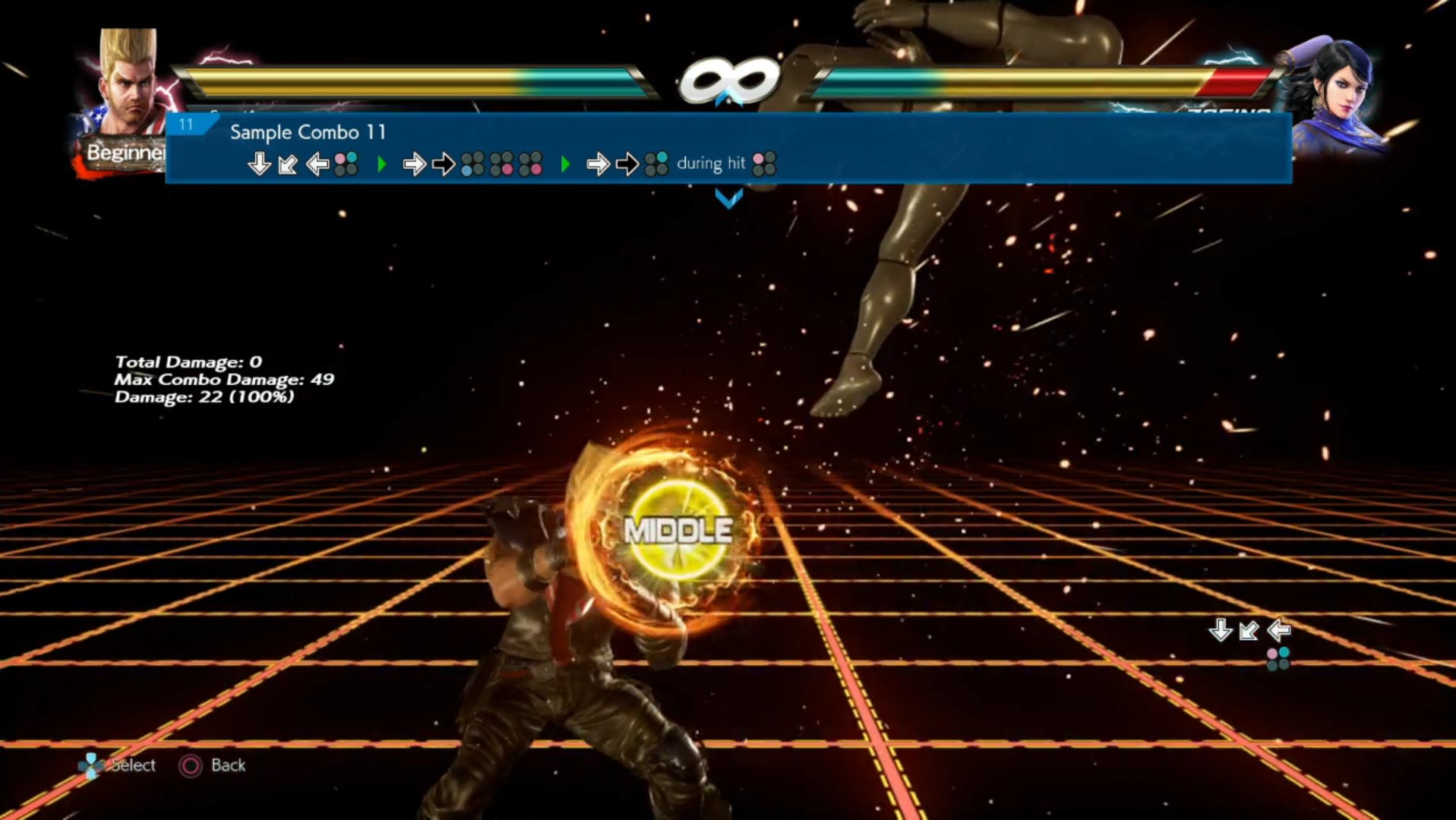Switch to the Beginner difficulty label
The width and height of the screenshot is (1456, 820).
pos(126,152)
